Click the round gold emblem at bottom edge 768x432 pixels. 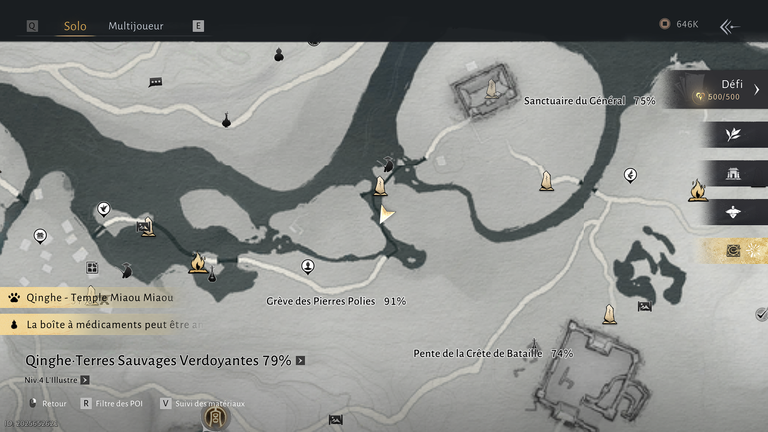point(215,417)
